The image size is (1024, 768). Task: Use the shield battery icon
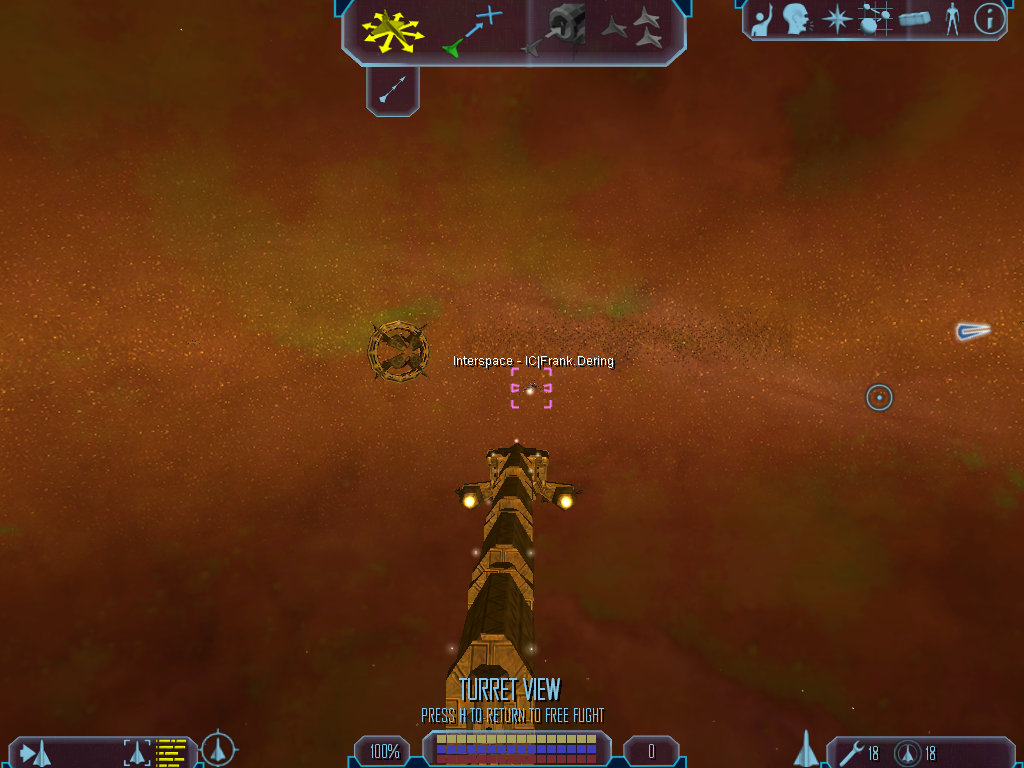tap(908, 752)
